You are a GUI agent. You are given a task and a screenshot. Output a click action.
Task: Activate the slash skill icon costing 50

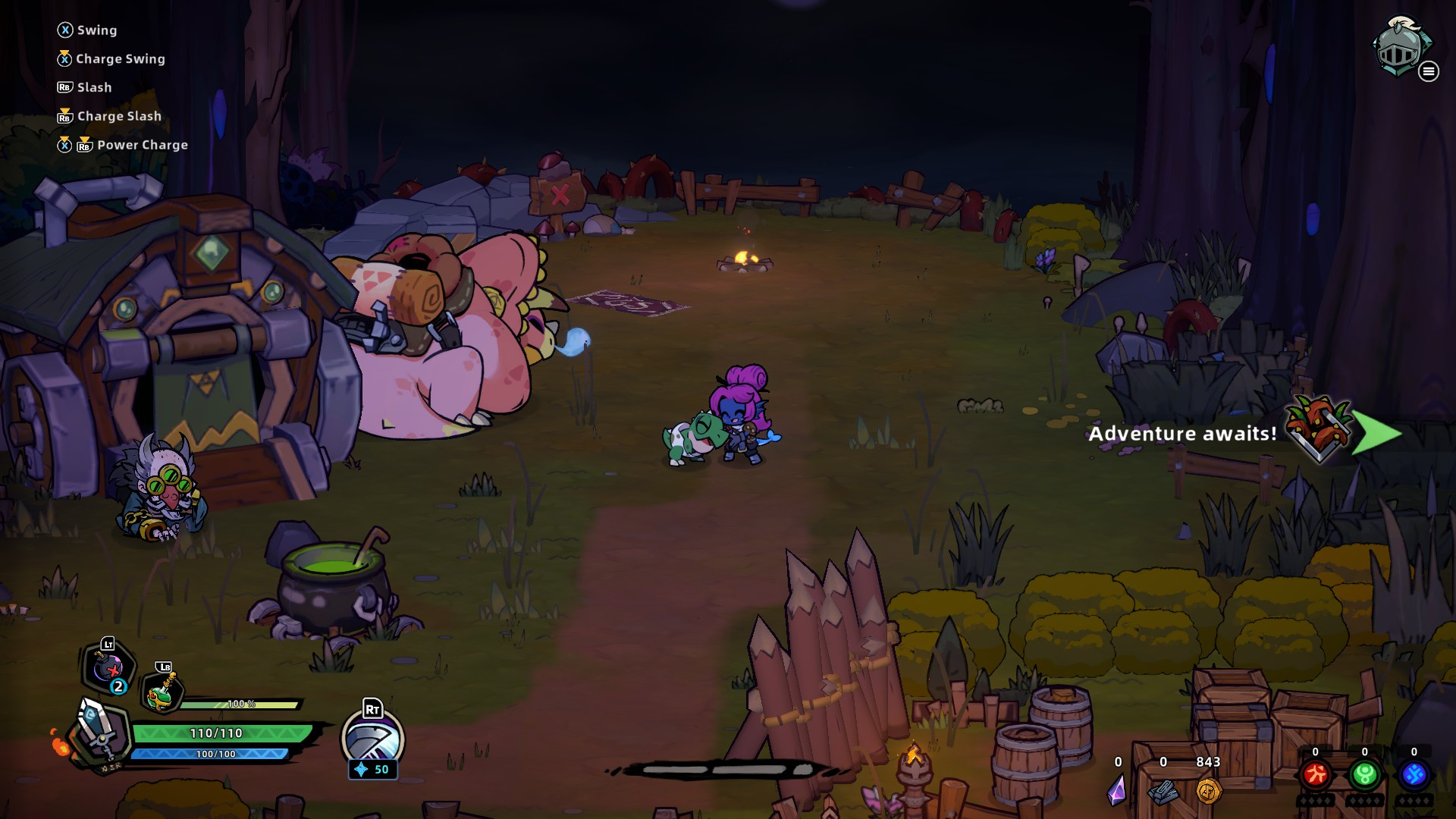point(372,739)
